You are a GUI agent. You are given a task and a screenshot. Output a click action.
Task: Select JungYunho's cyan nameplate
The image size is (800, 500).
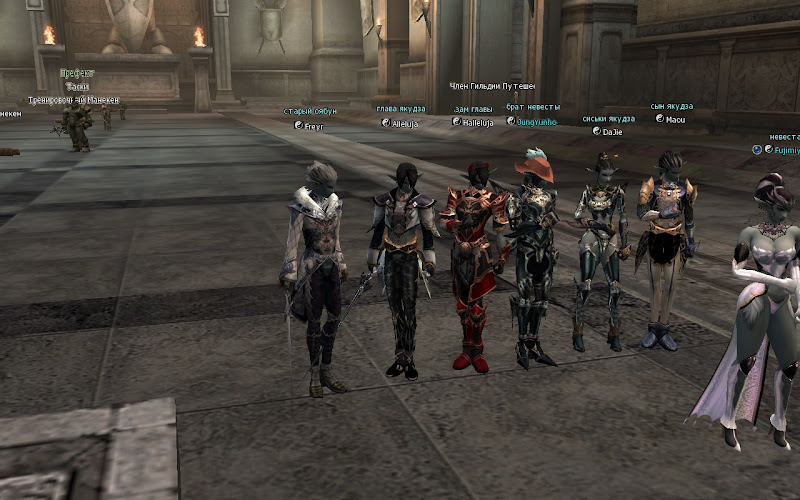[536, 122]
